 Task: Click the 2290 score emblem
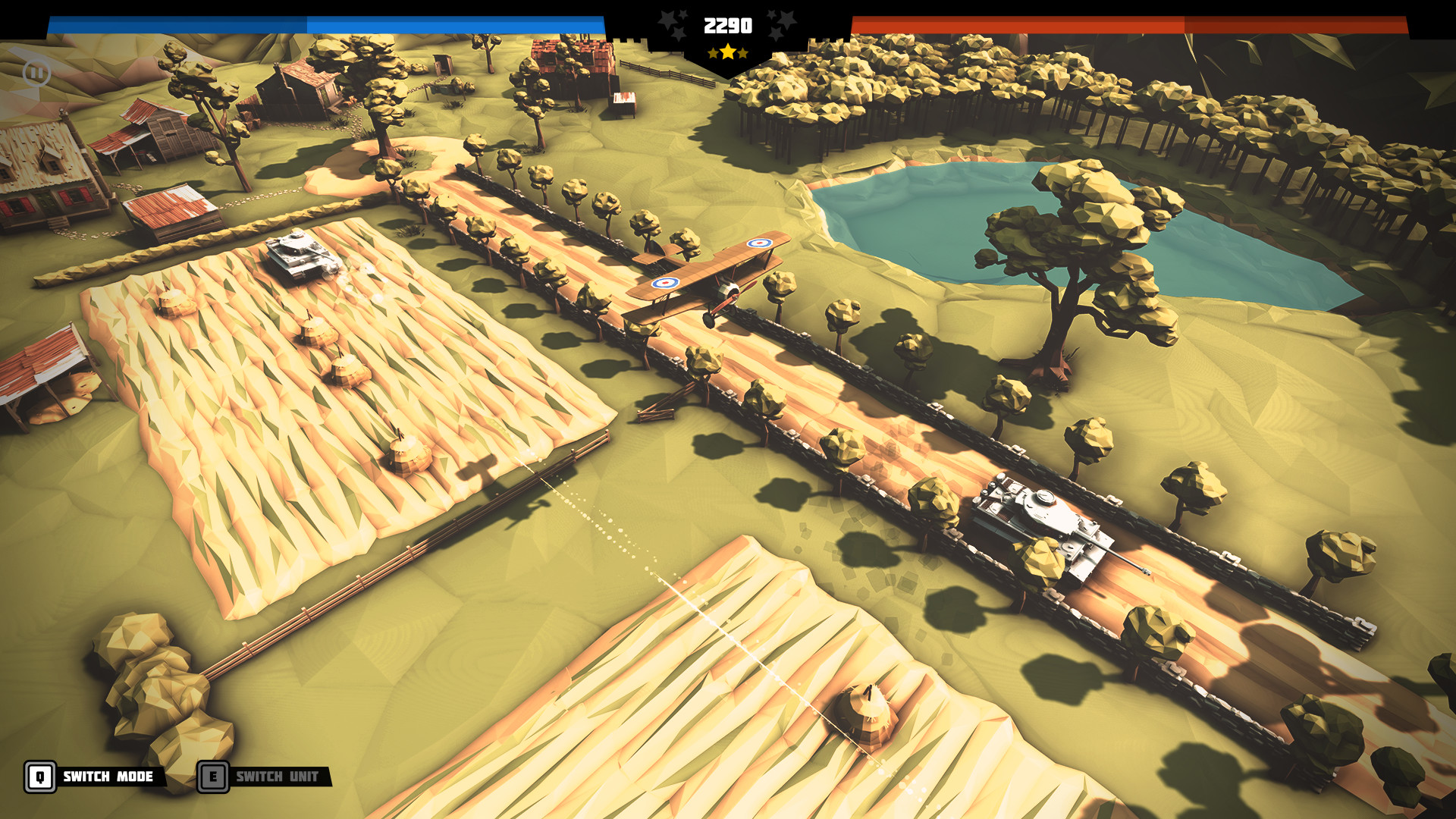726,24
